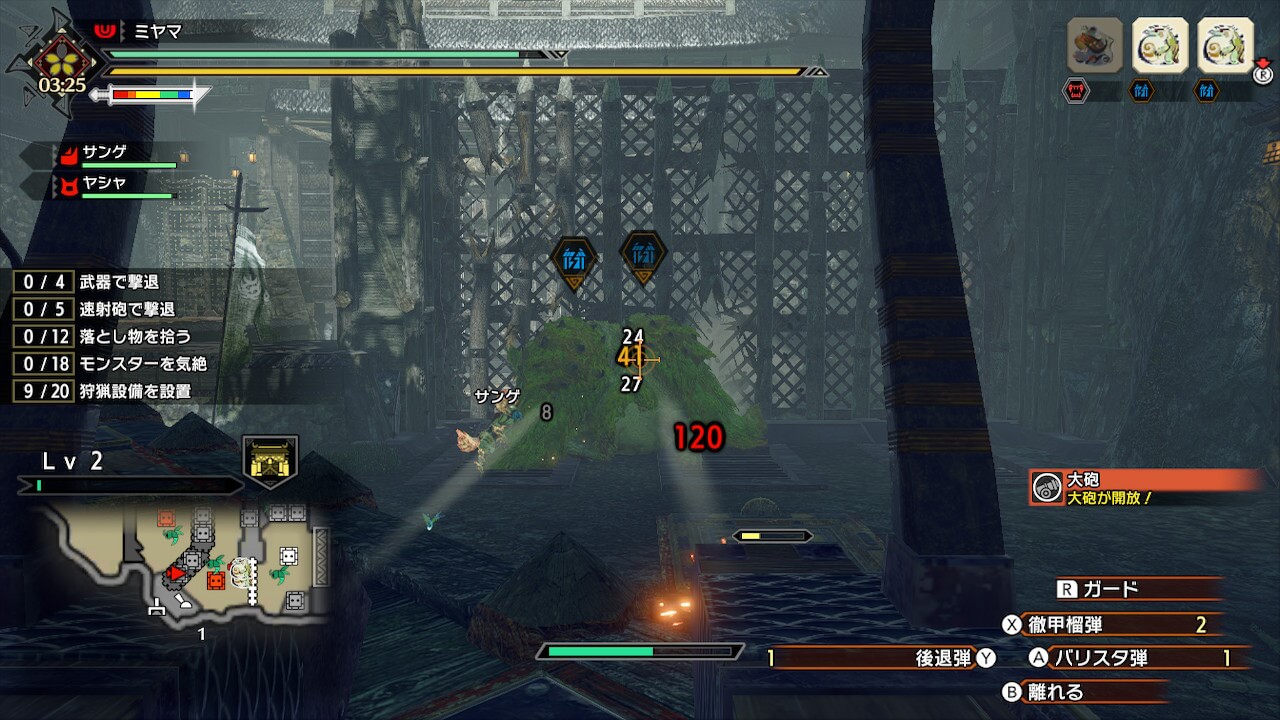Choose the 落とし物を拾う objective entry
This screenshot has width=1280, height=720.
click(x=110, y=336)
